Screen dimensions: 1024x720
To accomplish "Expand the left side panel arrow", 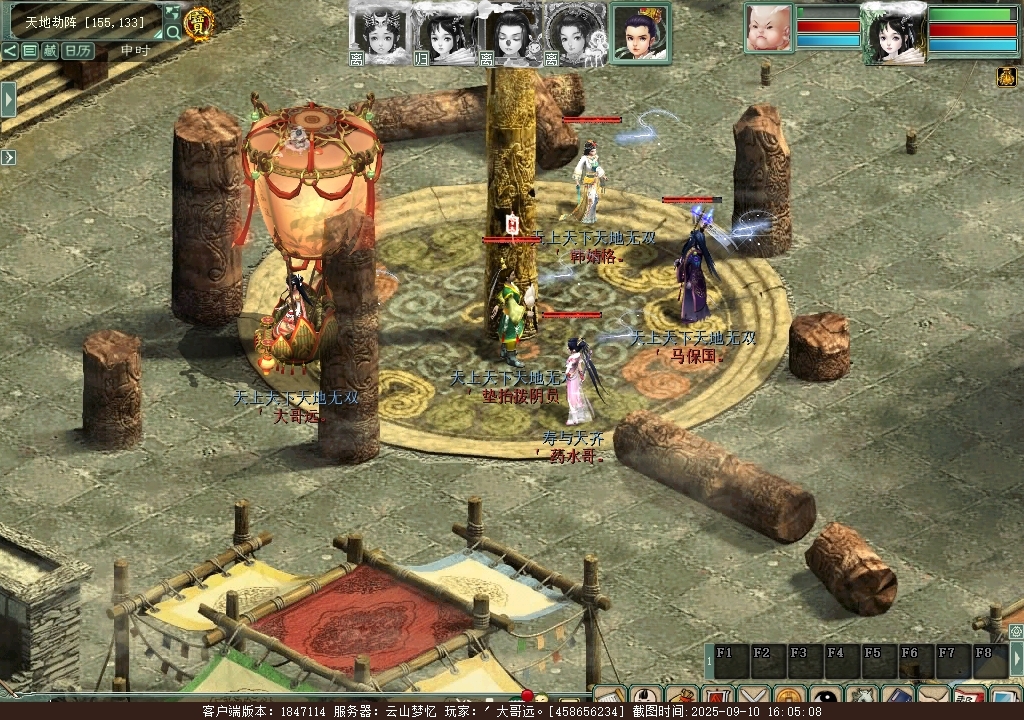I will (x=8, y=99).
